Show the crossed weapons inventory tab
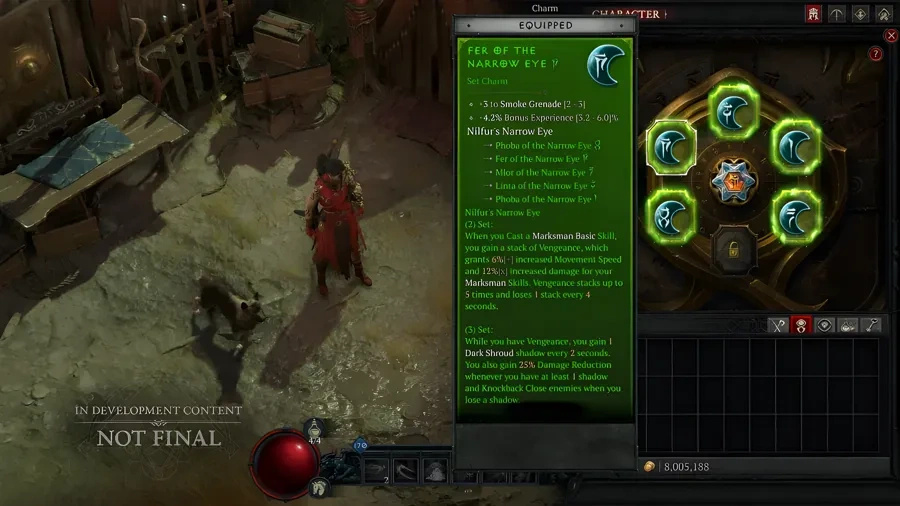The image size is (900, 506). tap(777, 325)
